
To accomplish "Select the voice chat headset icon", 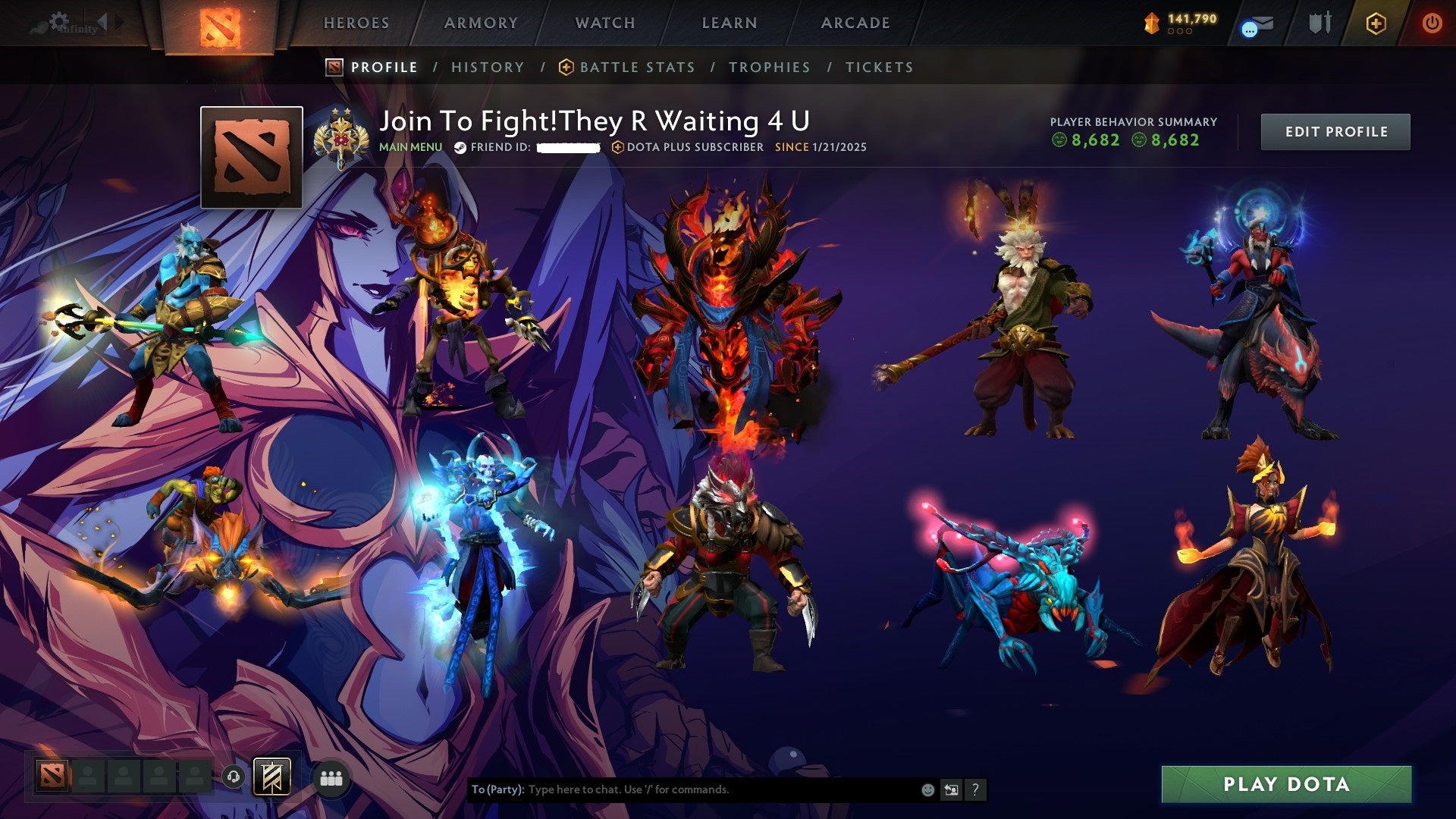I will [x=233, y=776].
